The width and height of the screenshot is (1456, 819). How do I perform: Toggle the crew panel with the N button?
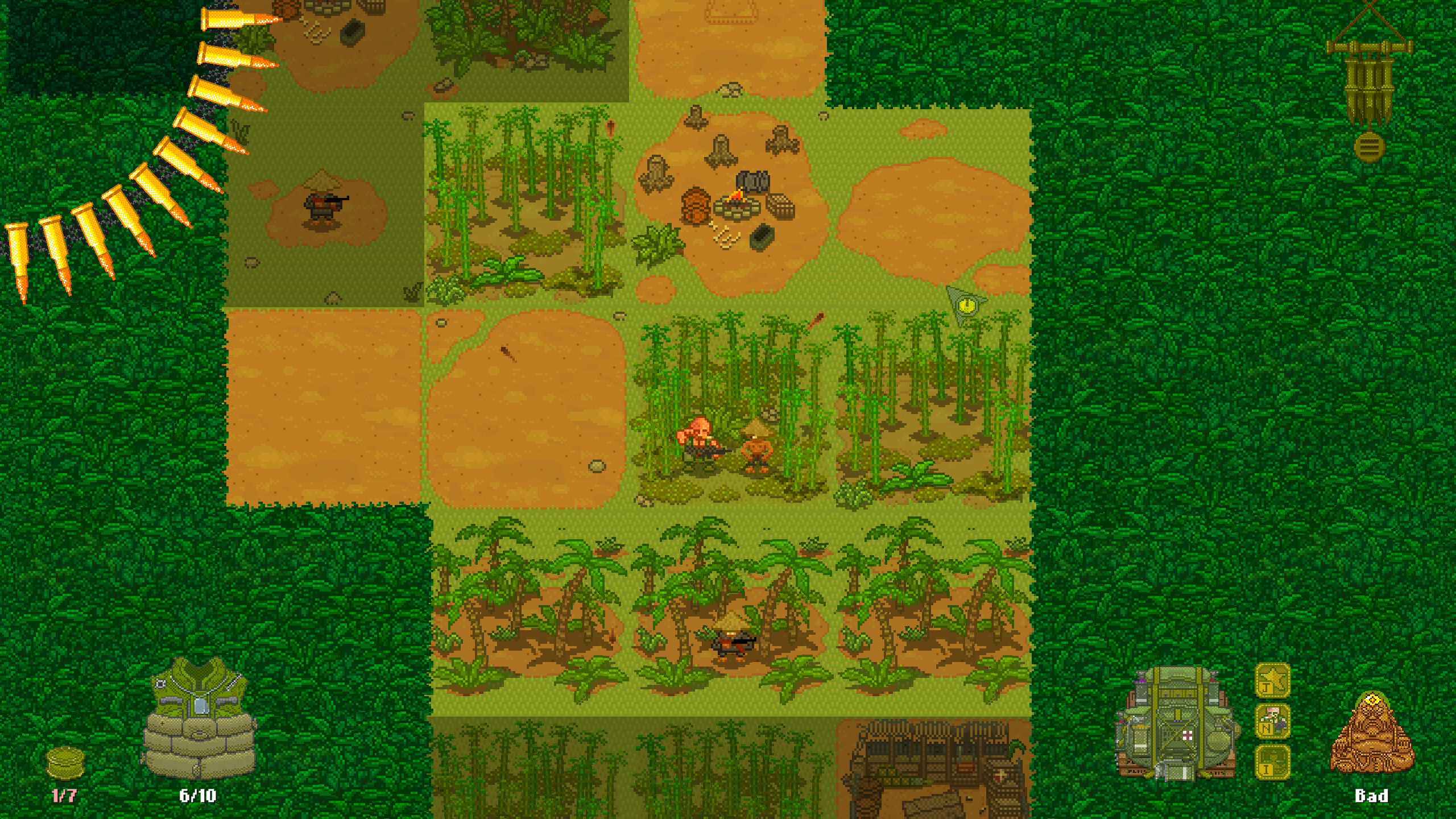click(1272, 720)
